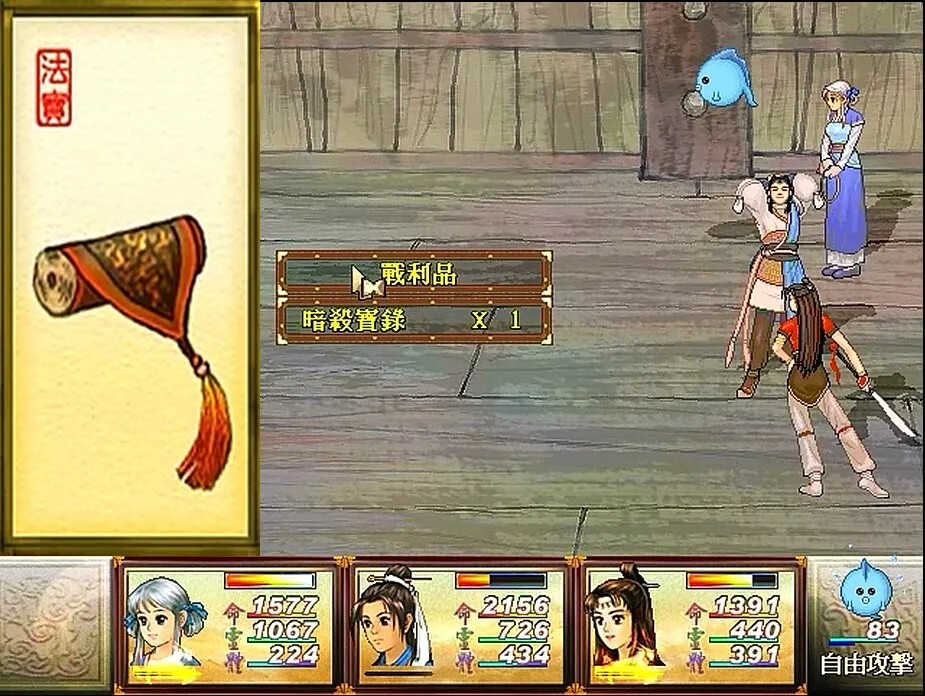Viewport: 925px width, 696px height.
Task: Click the red 法寶 seal stamp
Action: (x=54, y=88)
